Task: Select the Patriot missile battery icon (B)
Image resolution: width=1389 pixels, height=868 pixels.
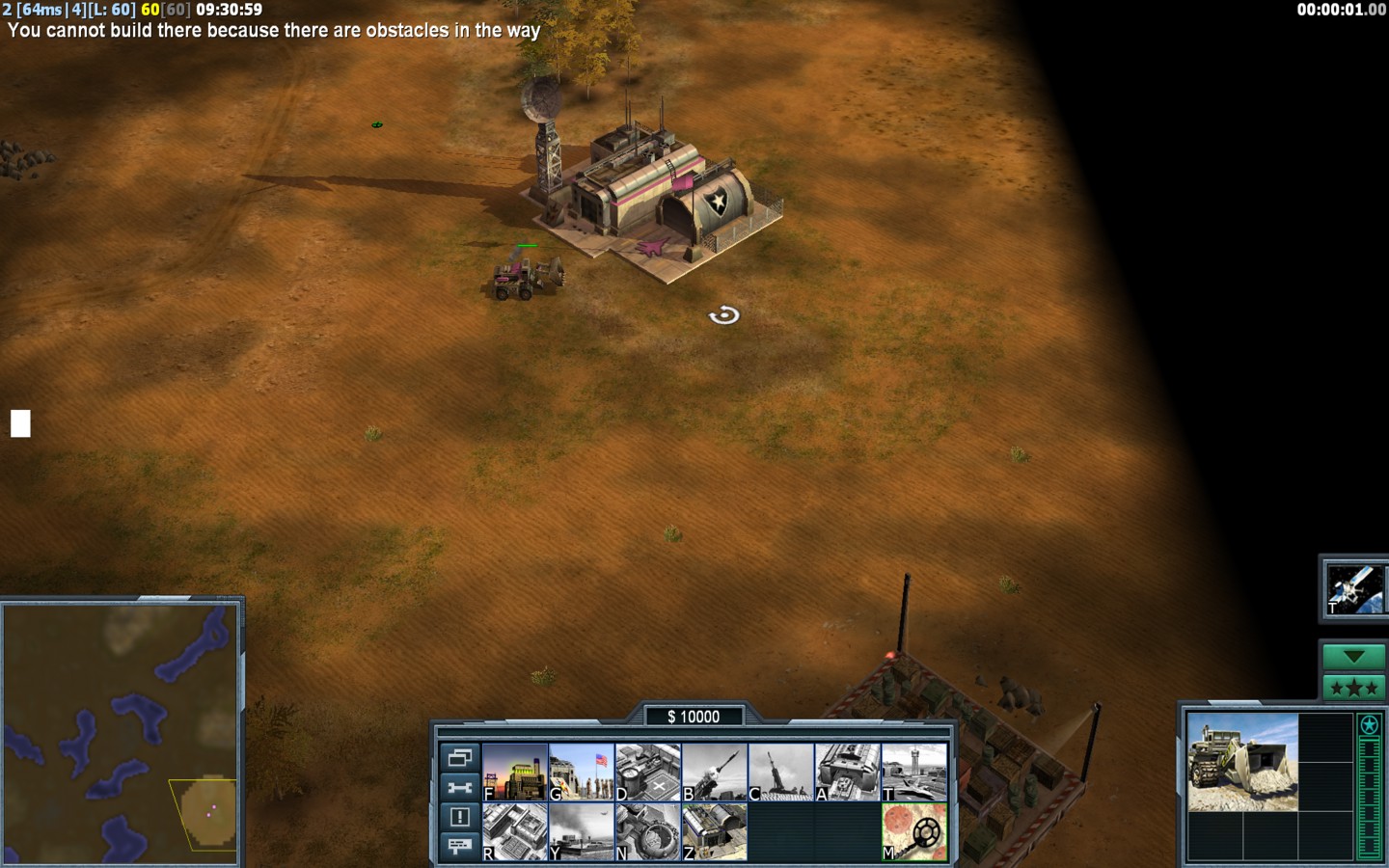Action: (715, 772)
